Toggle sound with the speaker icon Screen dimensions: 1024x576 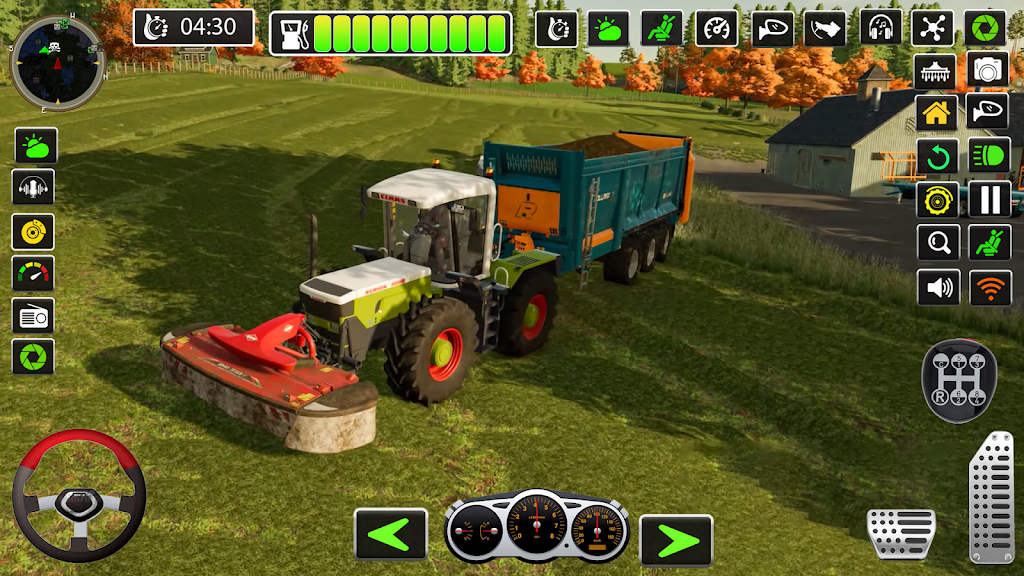[937, 288]
